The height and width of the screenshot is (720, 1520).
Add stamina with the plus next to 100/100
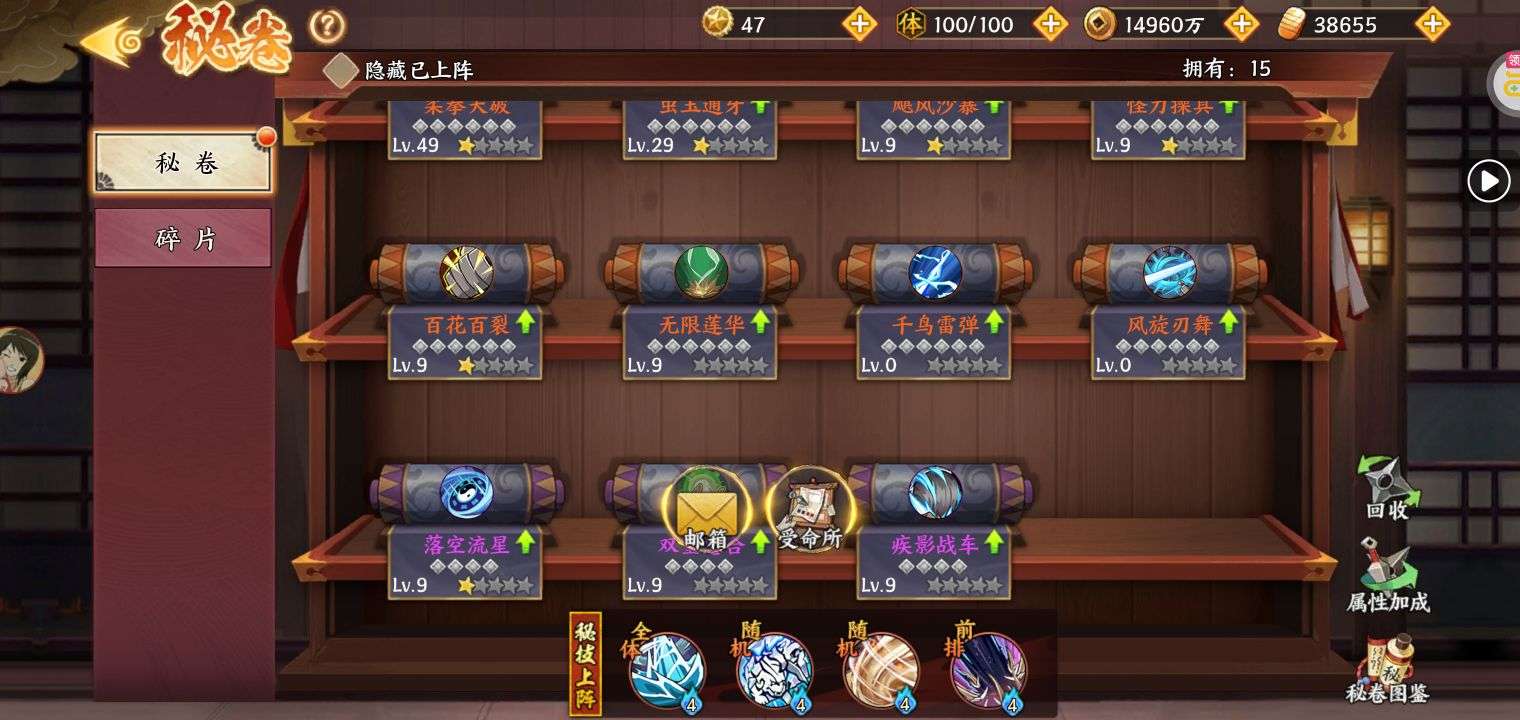1050,24
